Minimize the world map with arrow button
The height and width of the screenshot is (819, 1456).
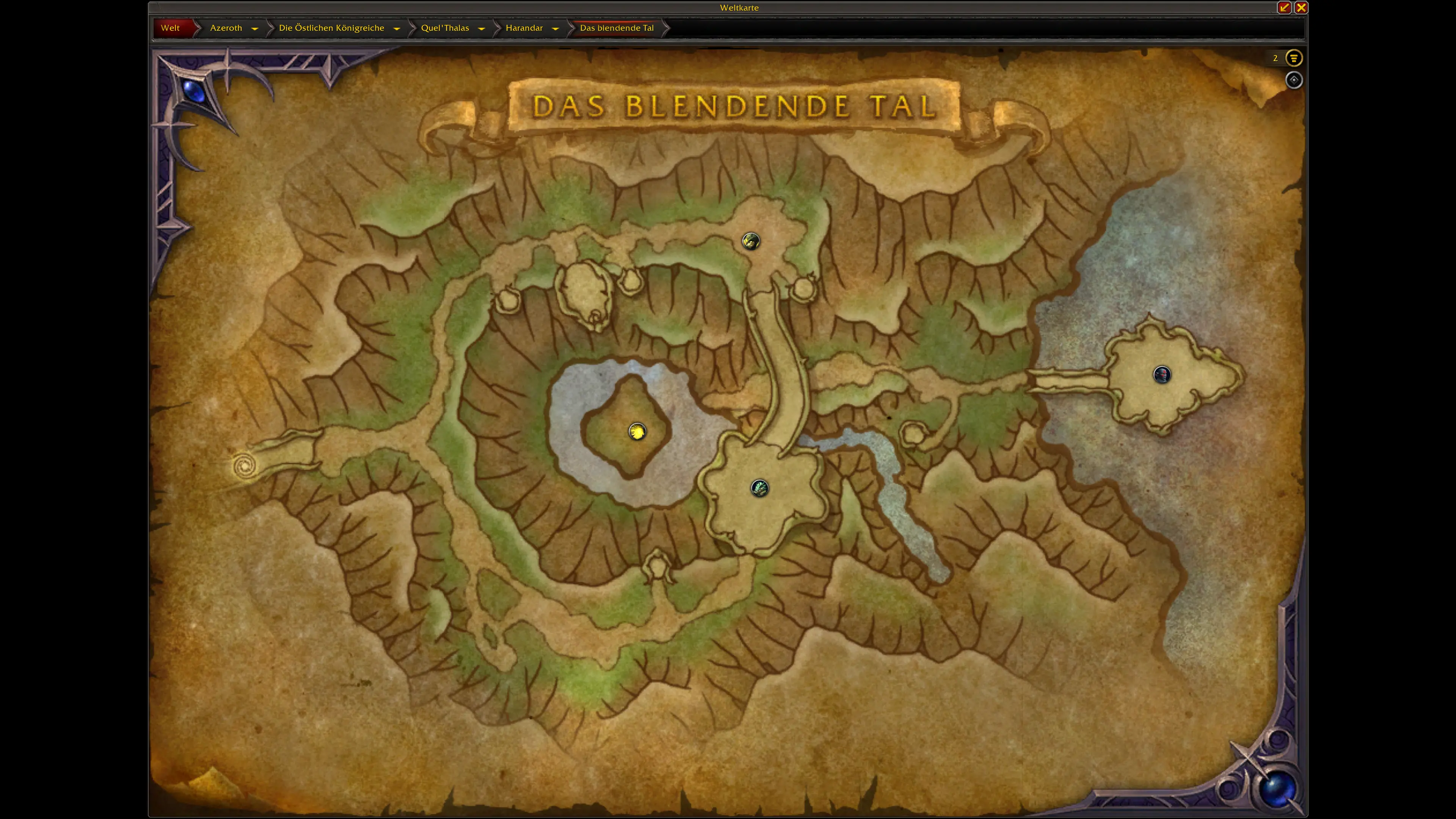[1284, 7]
